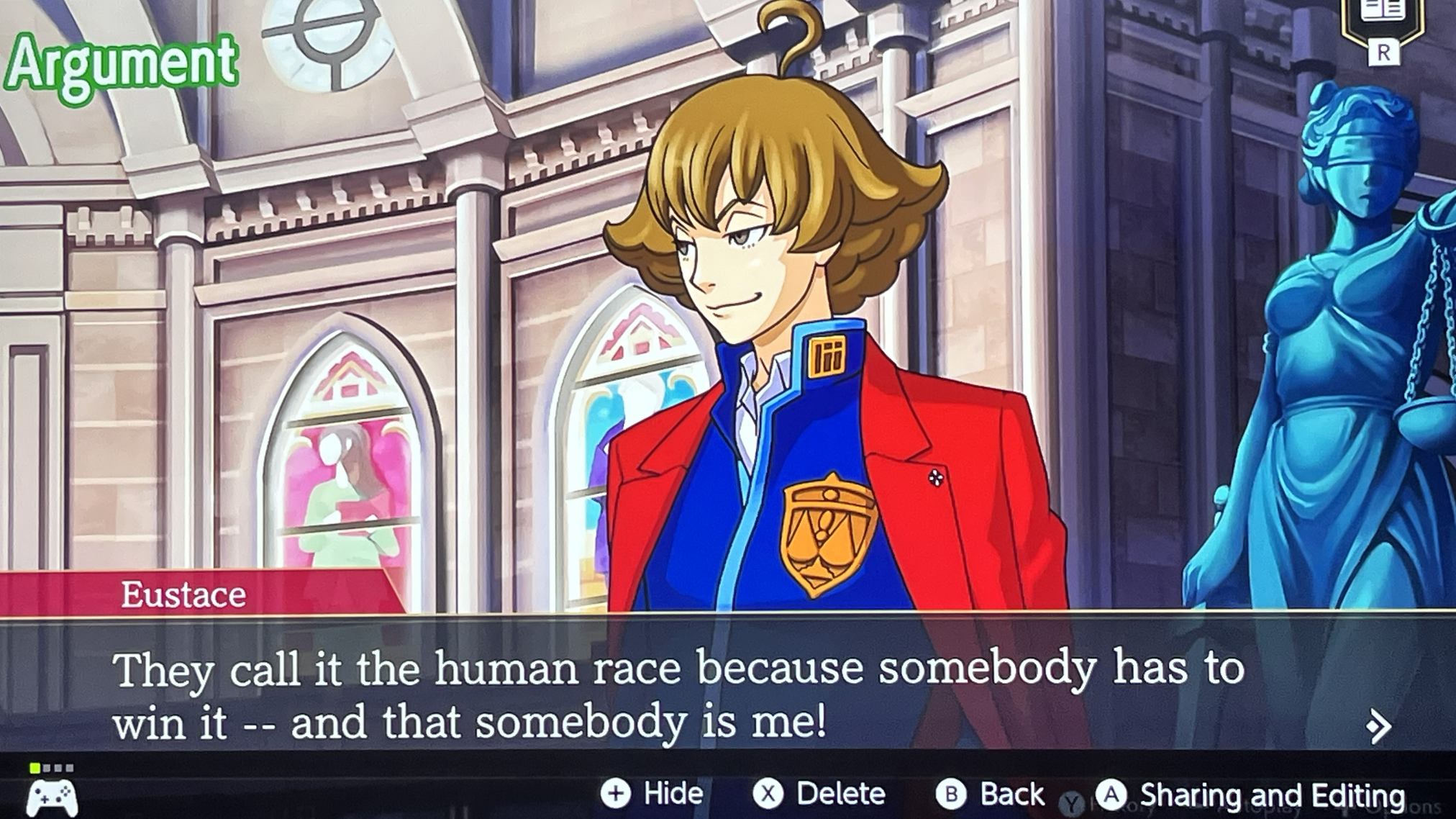The image size is (1456, 819).
Task: Click the green progress indicator square
Action: (x=35, y=769)
